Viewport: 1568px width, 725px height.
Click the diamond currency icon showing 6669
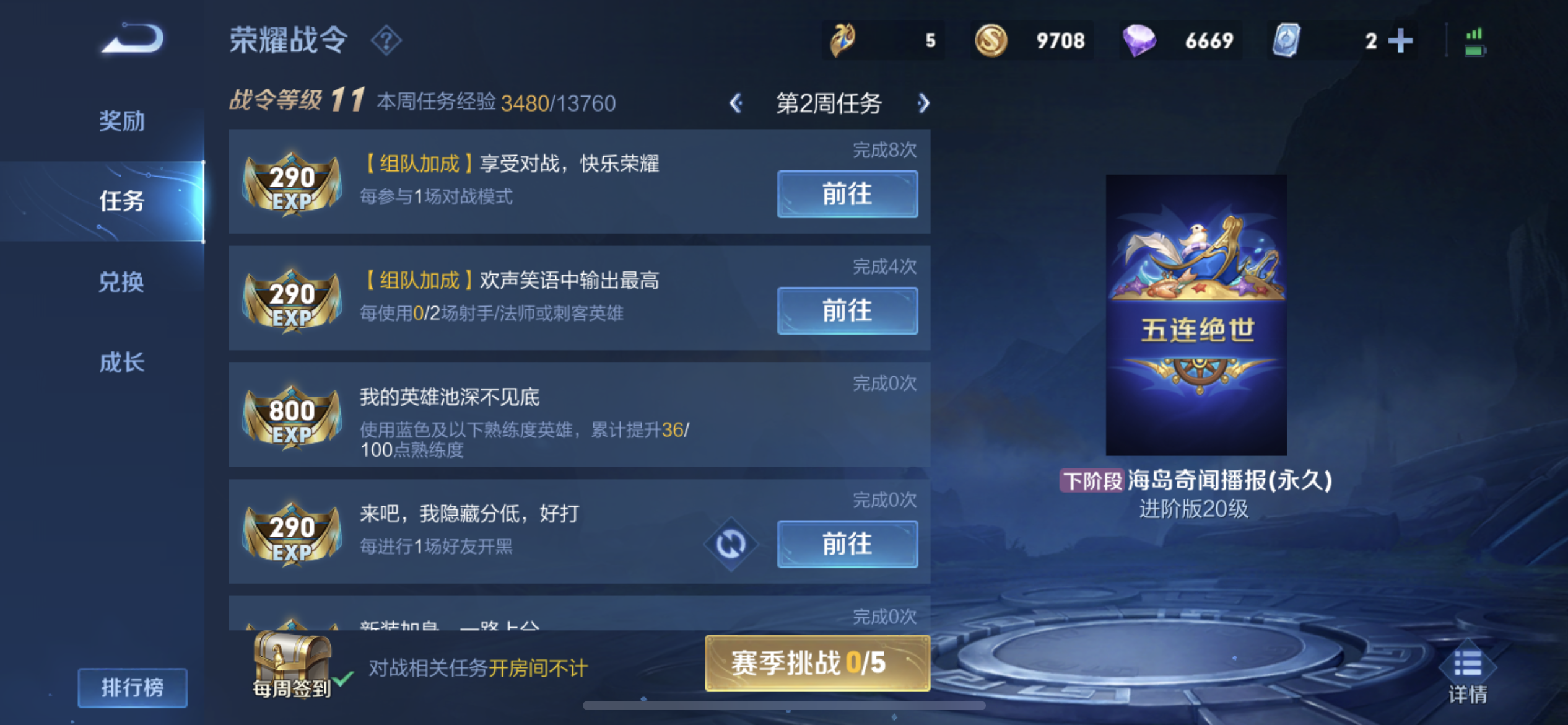tap(1139, 40)
